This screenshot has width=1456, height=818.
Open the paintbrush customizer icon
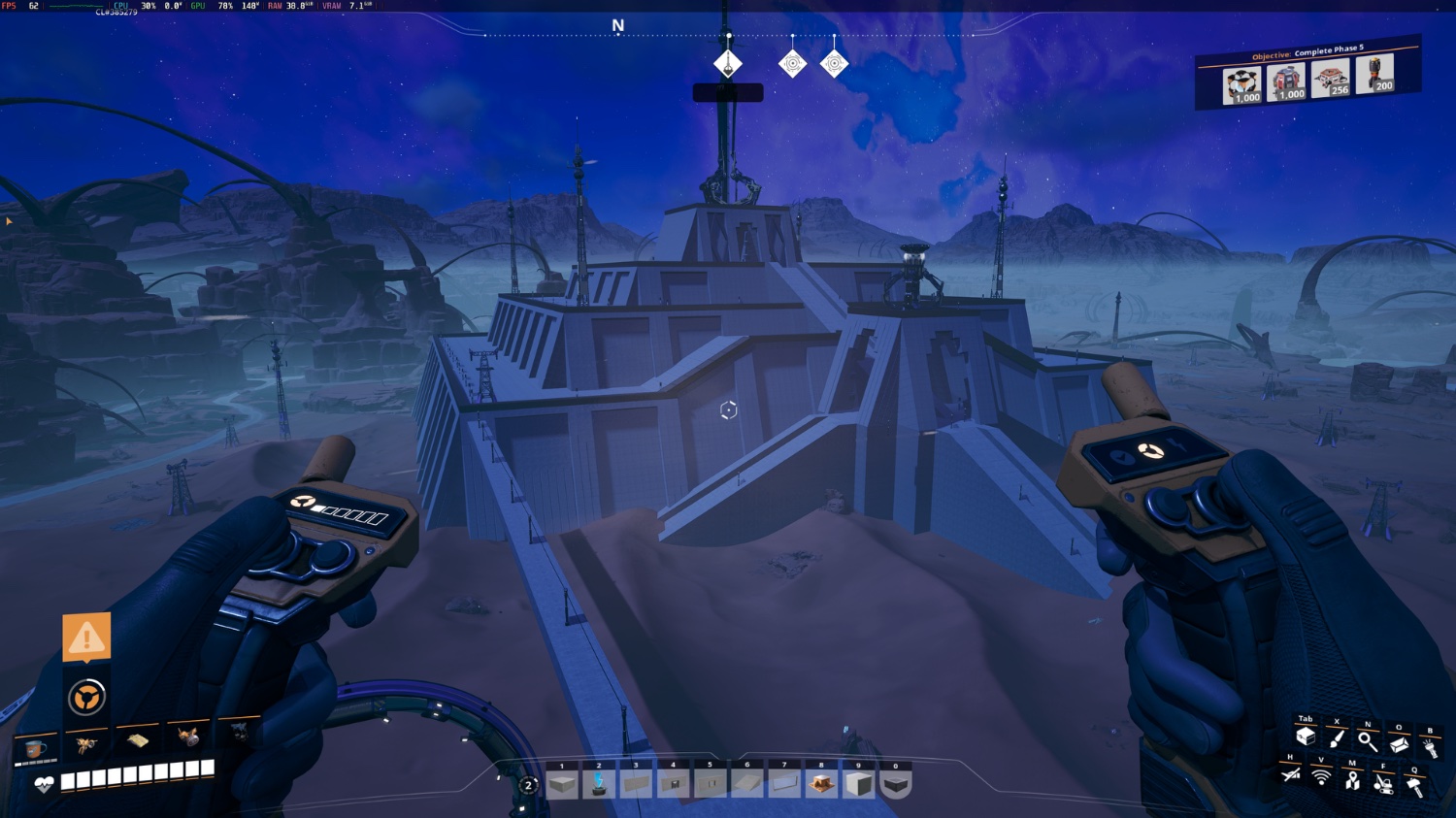click(1337, 739)
